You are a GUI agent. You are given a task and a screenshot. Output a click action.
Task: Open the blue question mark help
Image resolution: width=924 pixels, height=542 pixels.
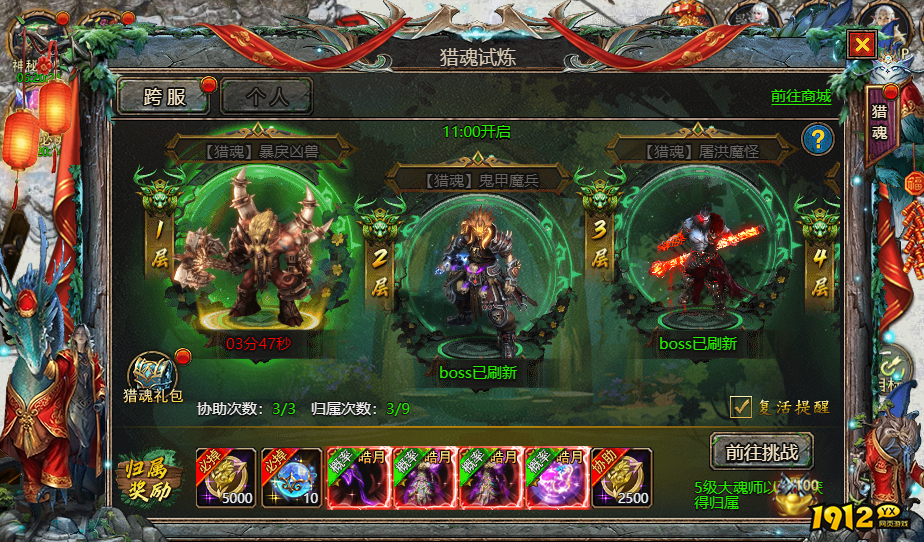[817, 139]
